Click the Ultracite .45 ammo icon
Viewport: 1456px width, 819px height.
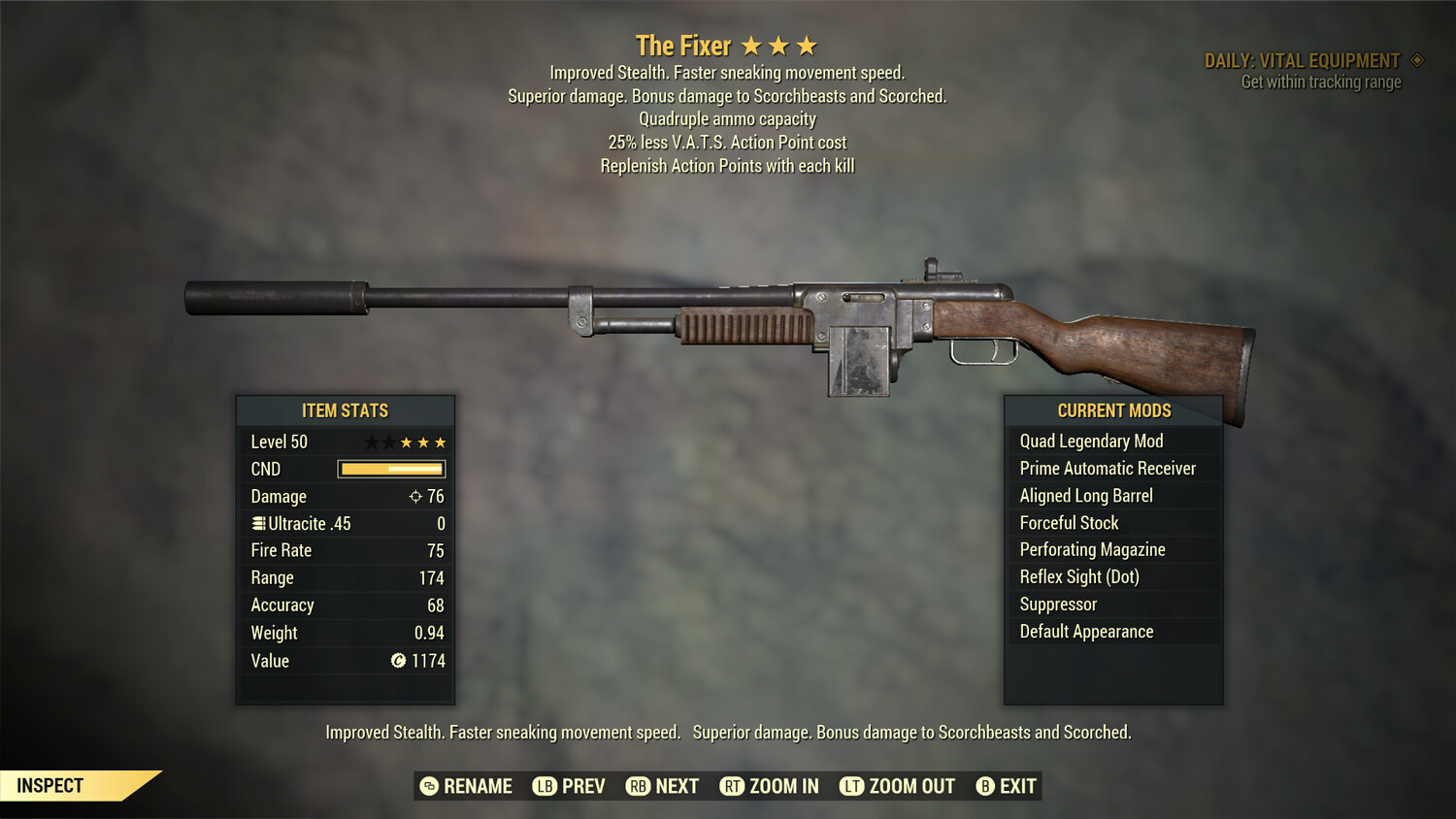point(258,524)
